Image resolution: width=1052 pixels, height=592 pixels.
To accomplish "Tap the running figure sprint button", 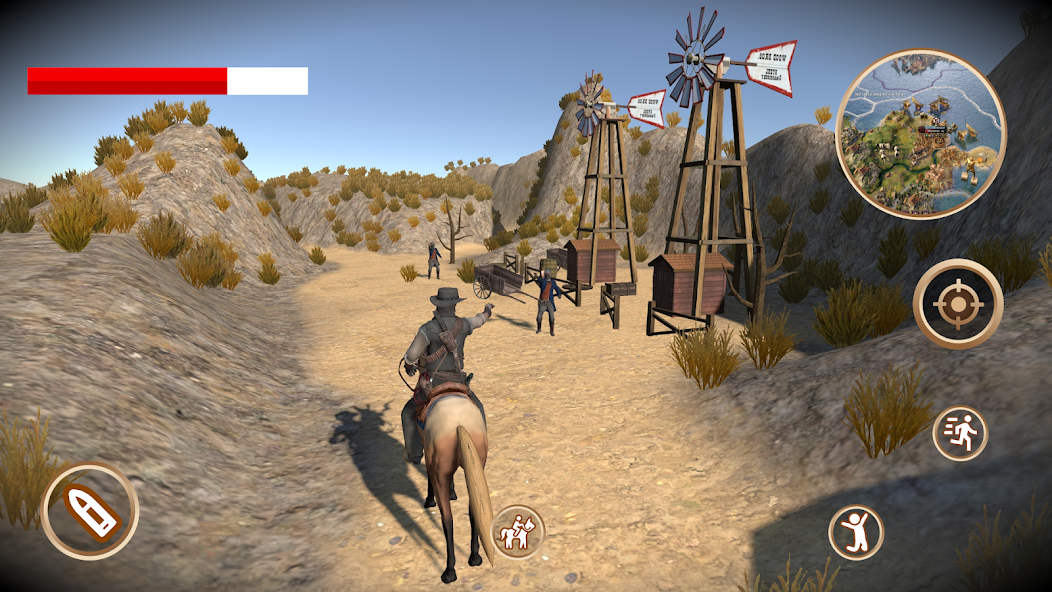I will tap(960, 434).
